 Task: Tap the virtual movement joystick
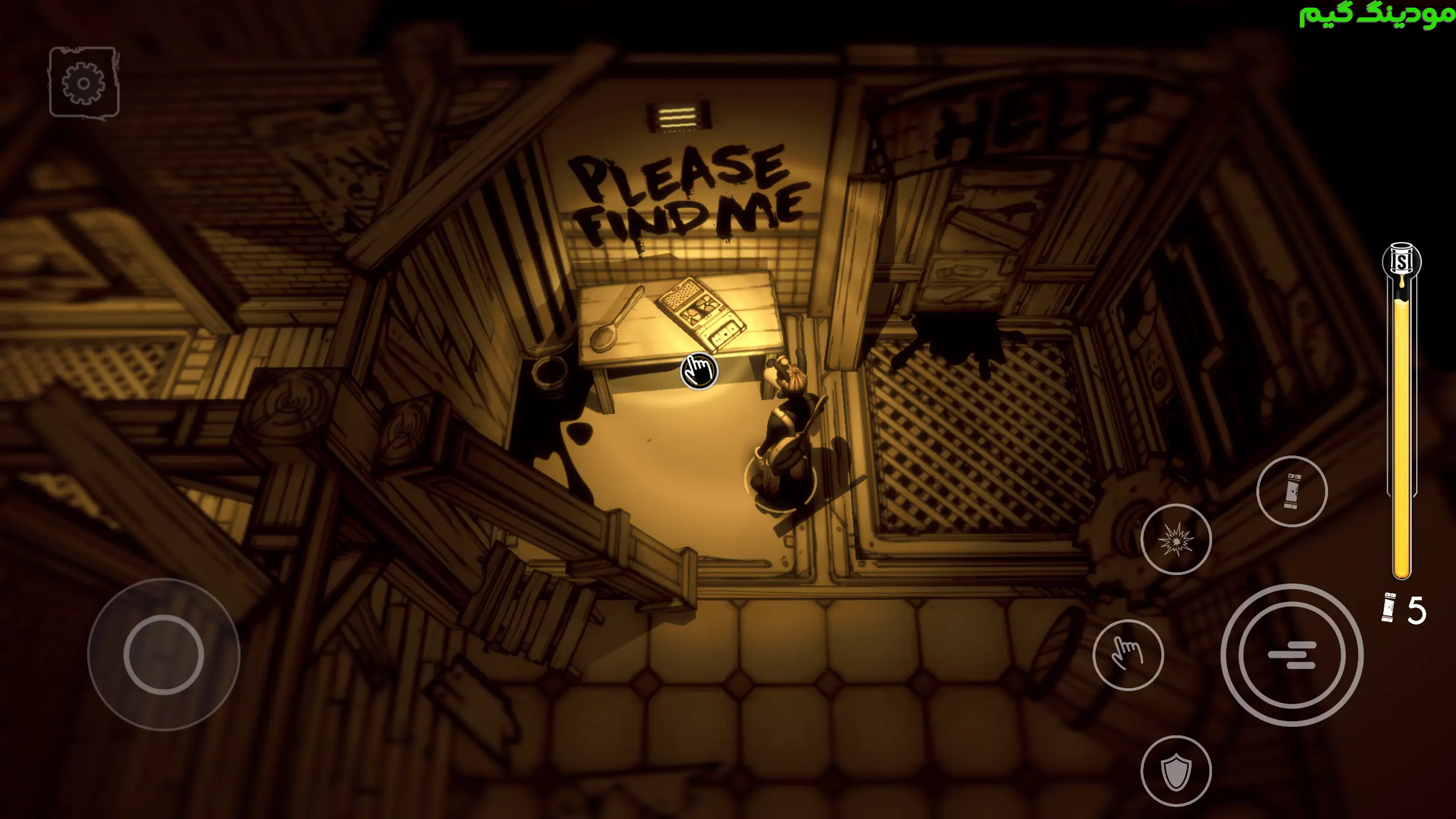point(164,655)
